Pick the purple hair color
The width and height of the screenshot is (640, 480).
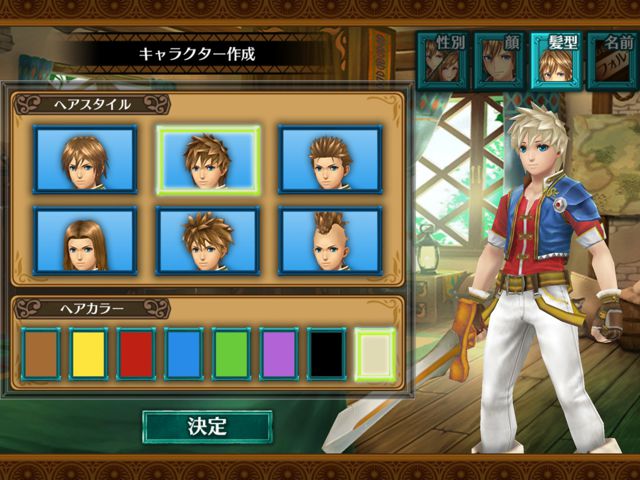pos(280,353)
